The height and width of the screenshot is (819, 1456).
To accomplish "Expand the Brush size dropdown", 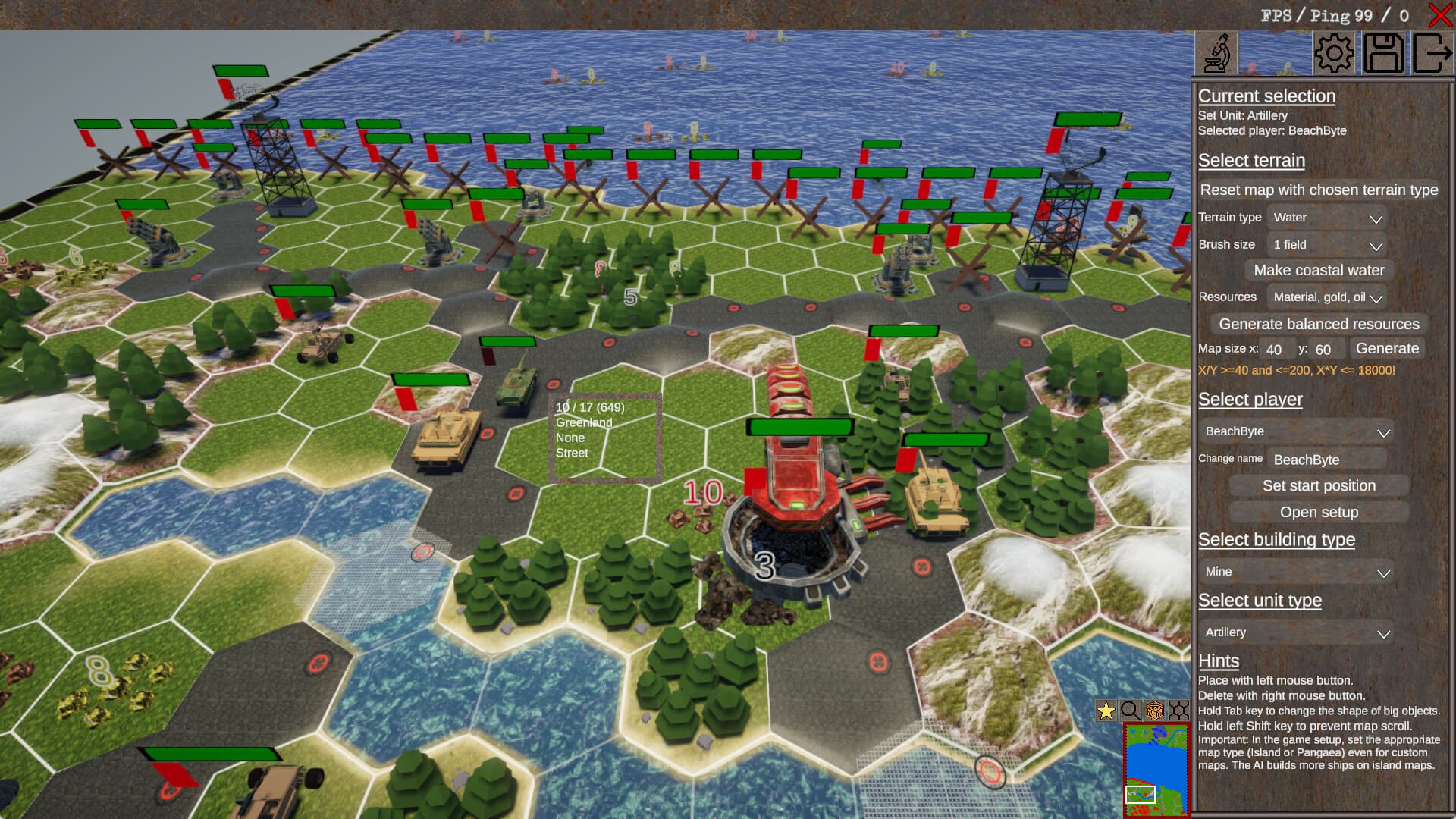I will click(1326, 244).
